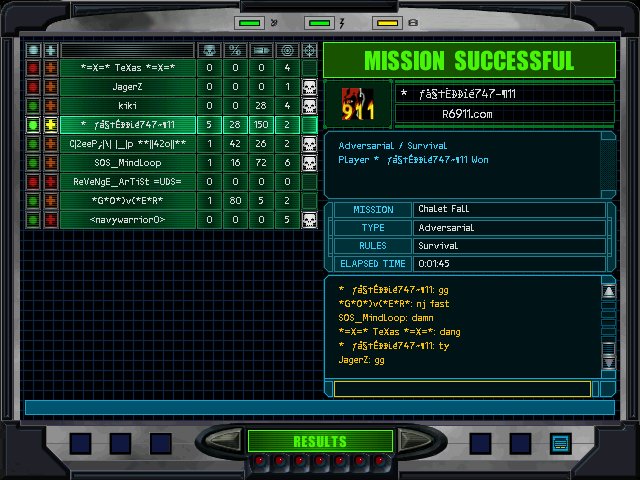Select the JagerZ player row

[127, 87]
